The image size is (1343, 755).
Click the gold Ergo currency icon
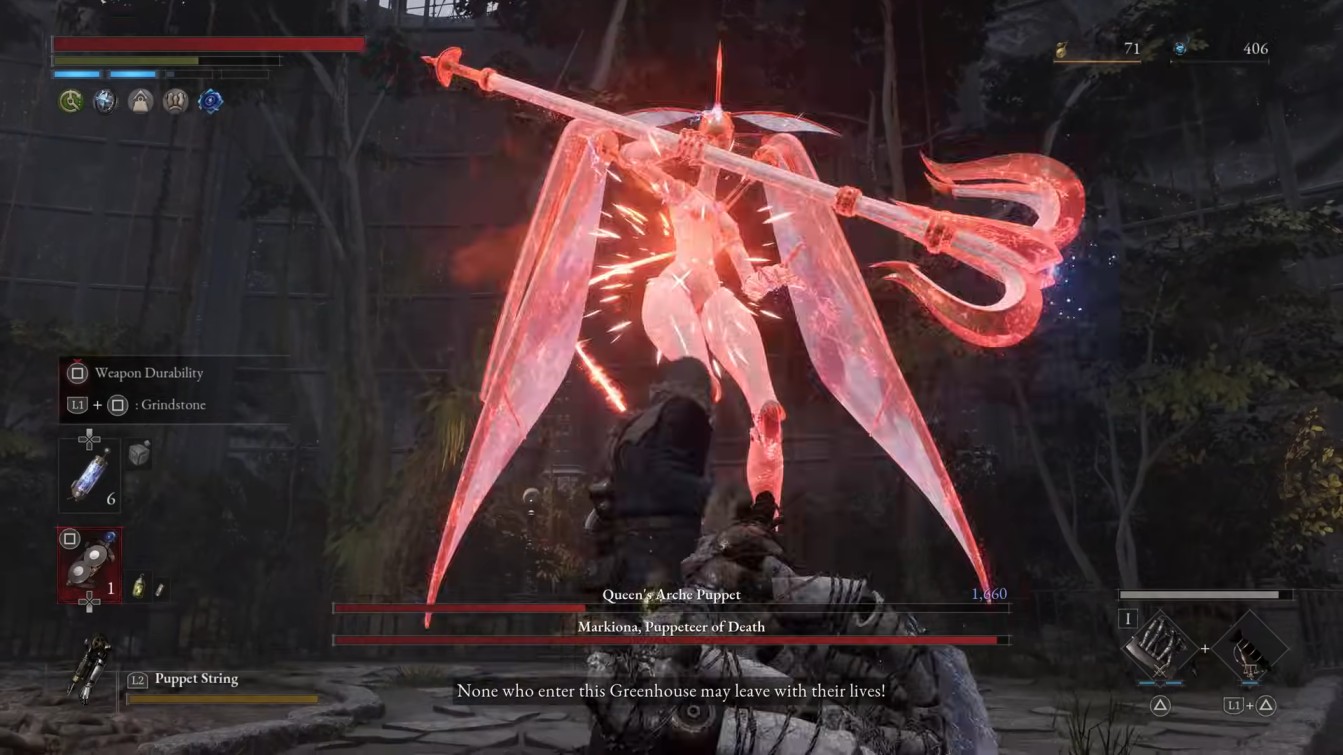tap(1062, 47)
